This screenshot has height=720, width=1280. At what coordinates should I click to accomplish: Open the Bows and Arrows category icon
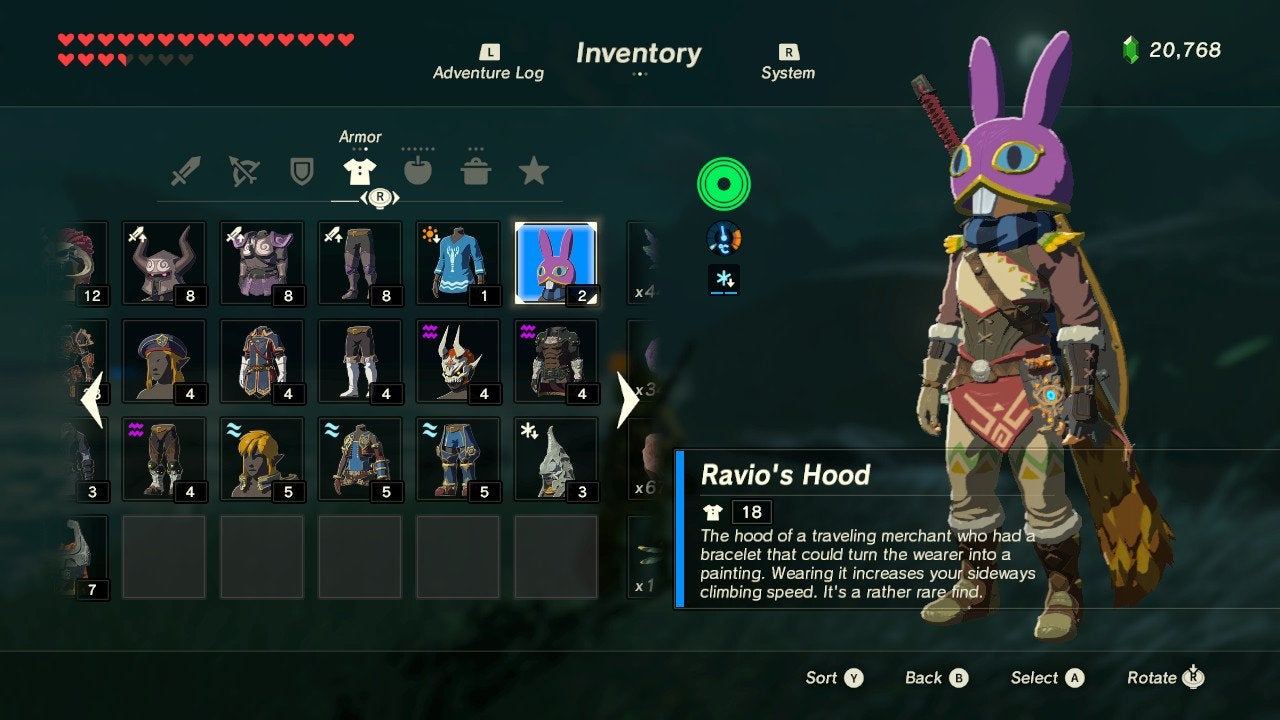point(245,170)
